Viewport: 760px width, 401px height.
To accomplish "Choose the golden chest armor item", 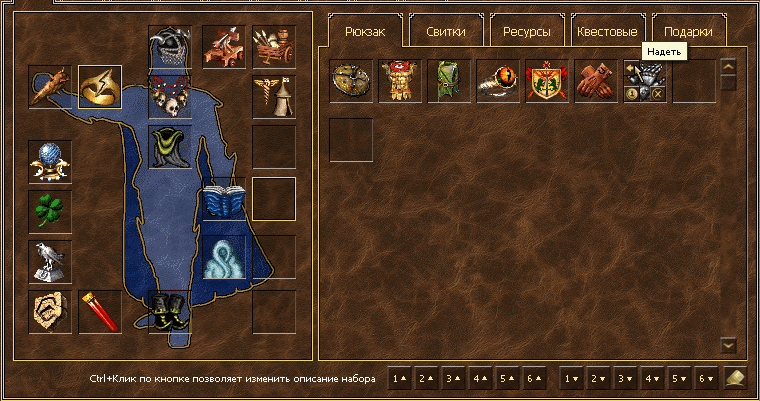I will click(400, 81).
